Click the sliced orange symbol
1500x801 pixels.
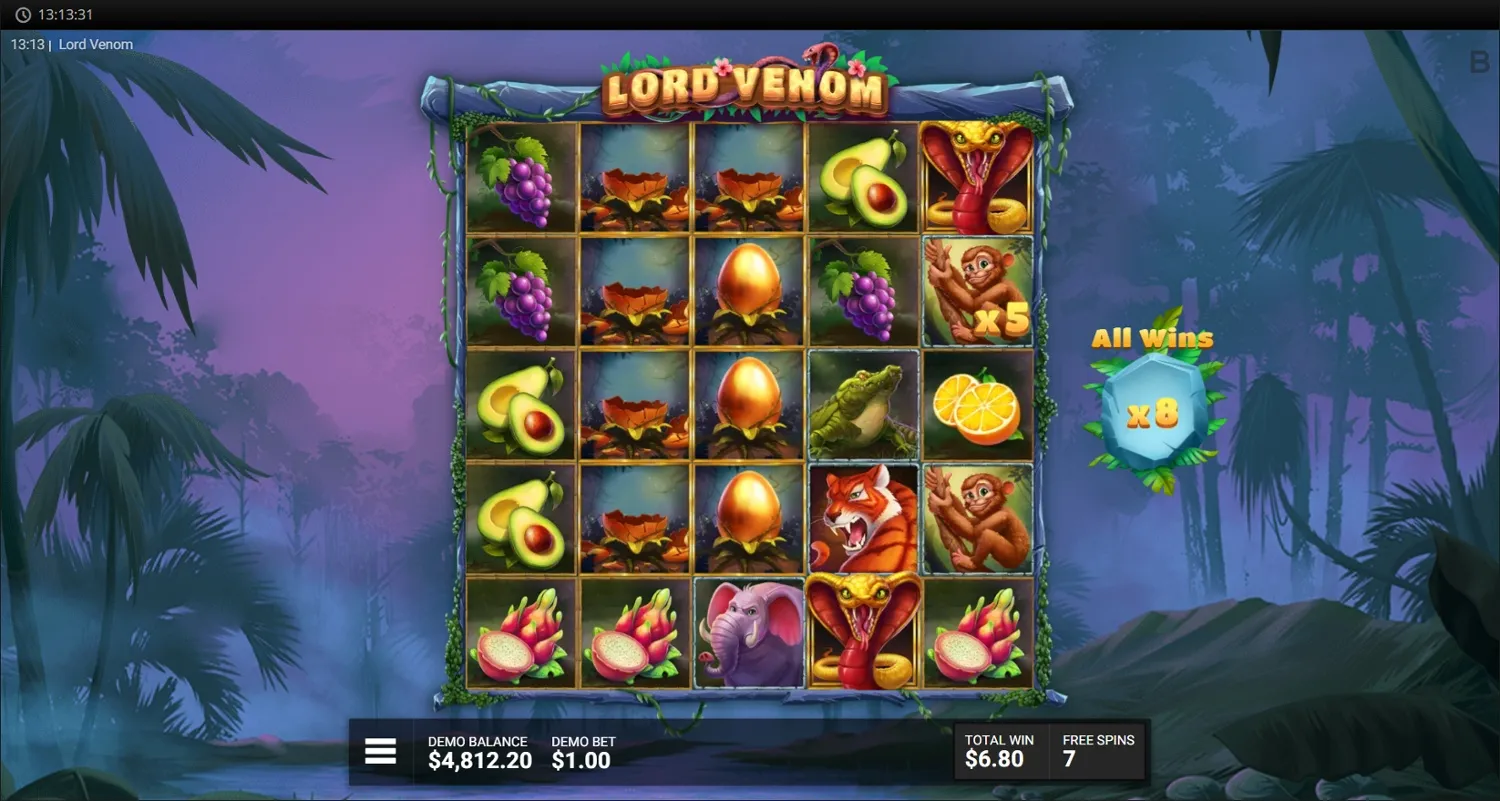click(x=977, y=404)
